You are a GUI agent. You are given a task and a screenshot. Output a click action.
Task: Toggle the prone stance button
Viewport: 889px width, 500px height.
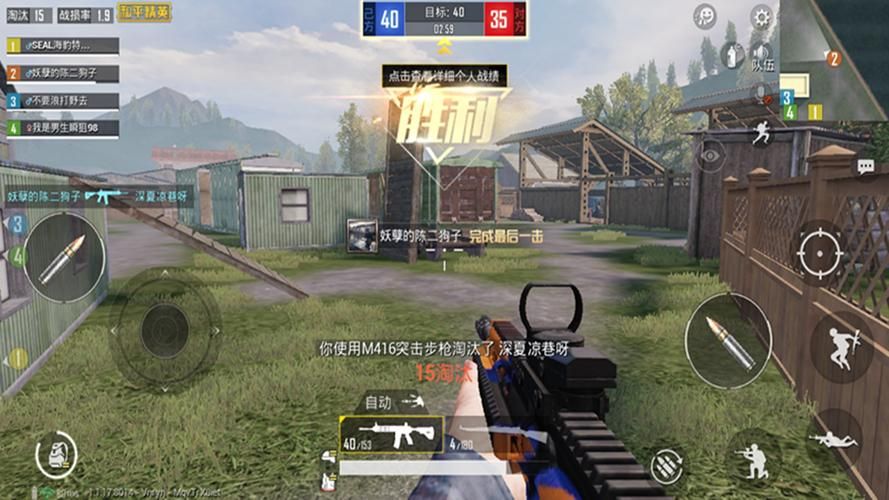point(831,438)
